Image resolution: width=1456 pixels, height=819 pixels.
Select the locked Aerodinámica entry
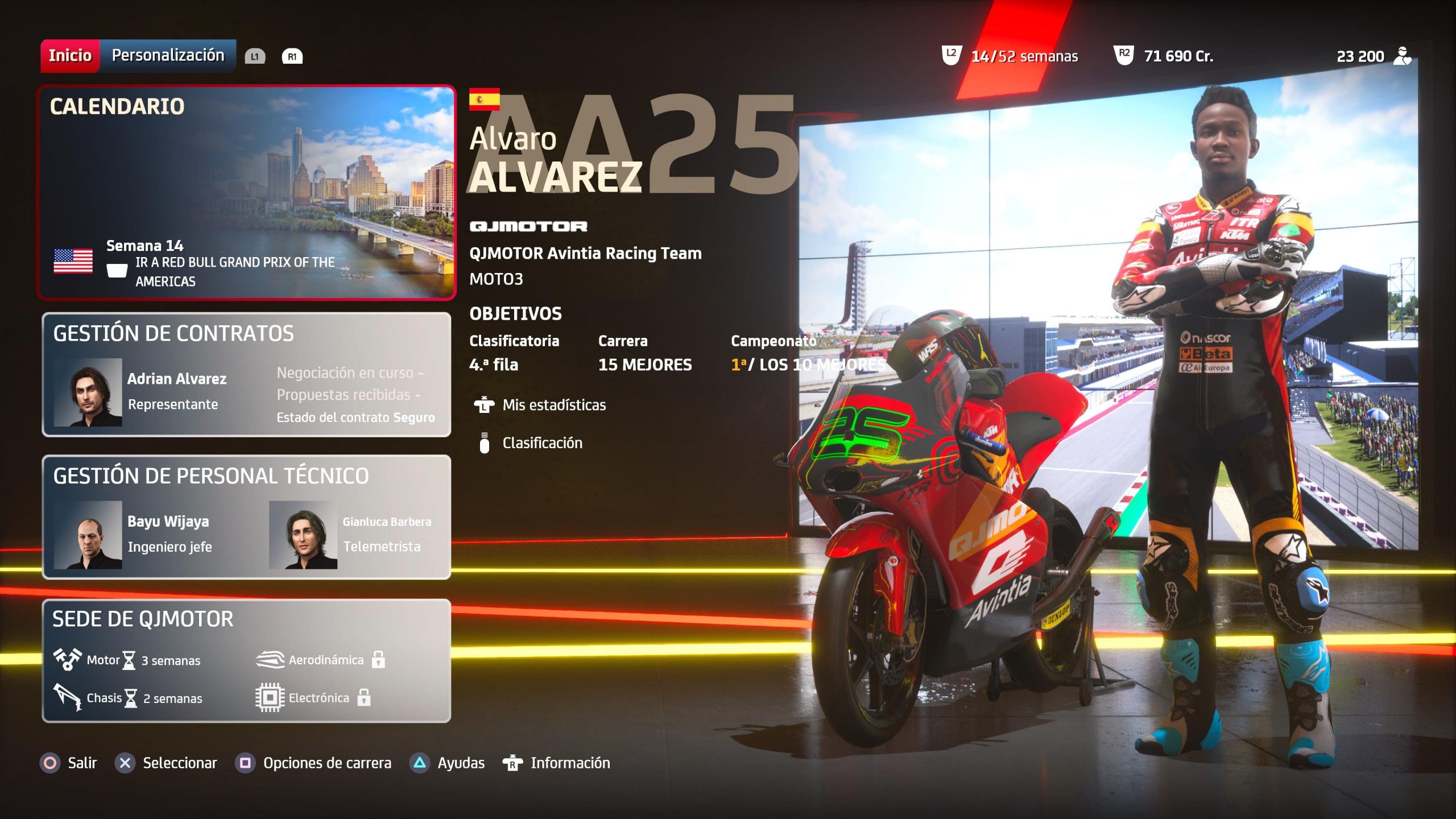tap(321, 660)
